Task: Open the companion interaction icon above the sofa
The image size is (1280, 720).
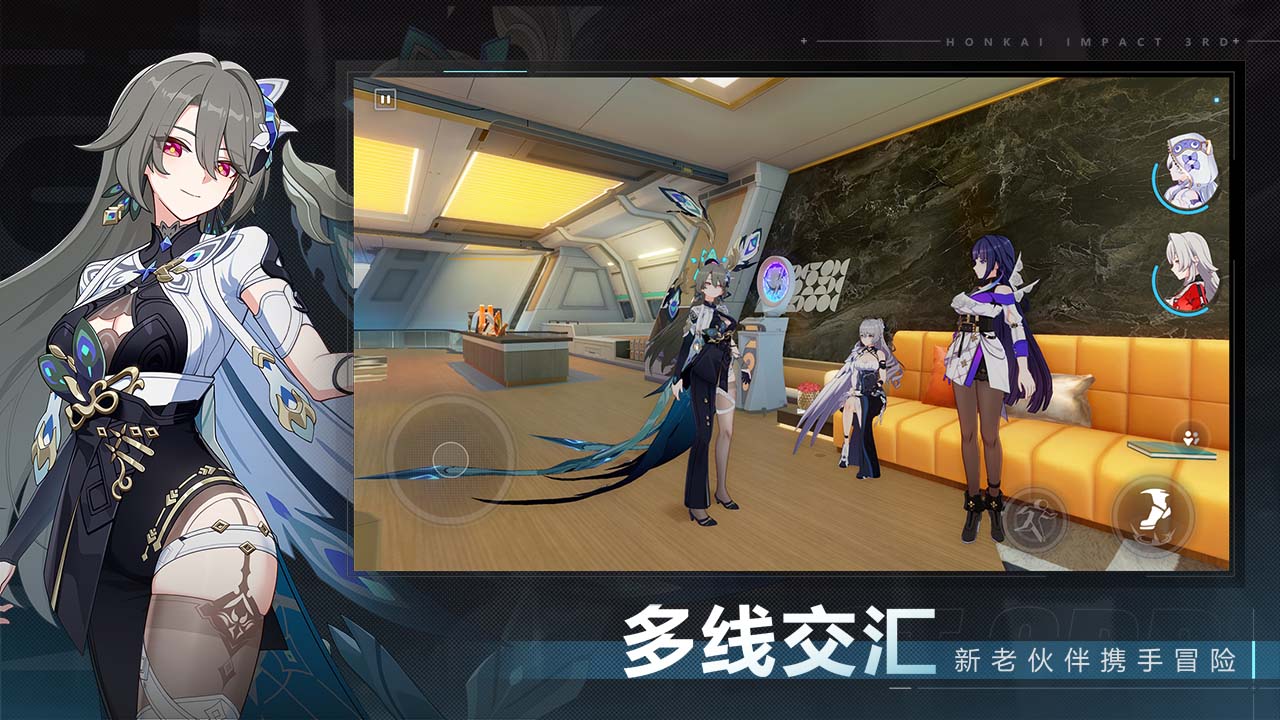Action: pos(1188,437)
